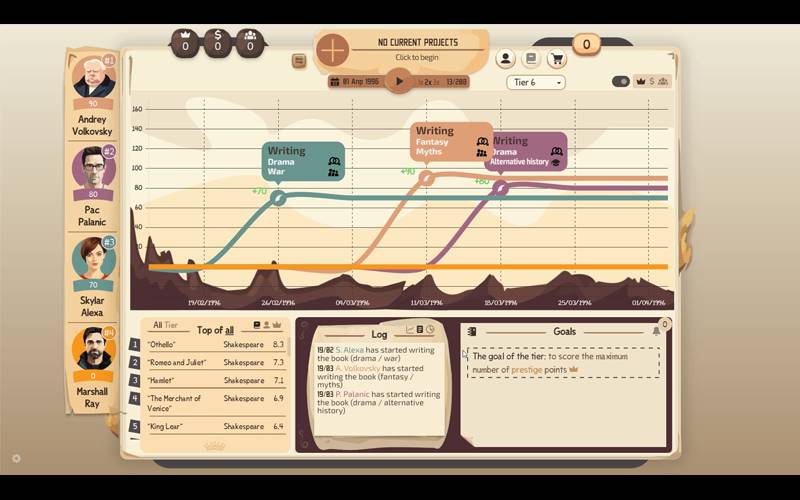Open the Fantasy Myths writing marker
This screenshot has width=800, height=500.
(x=452, y=141)
